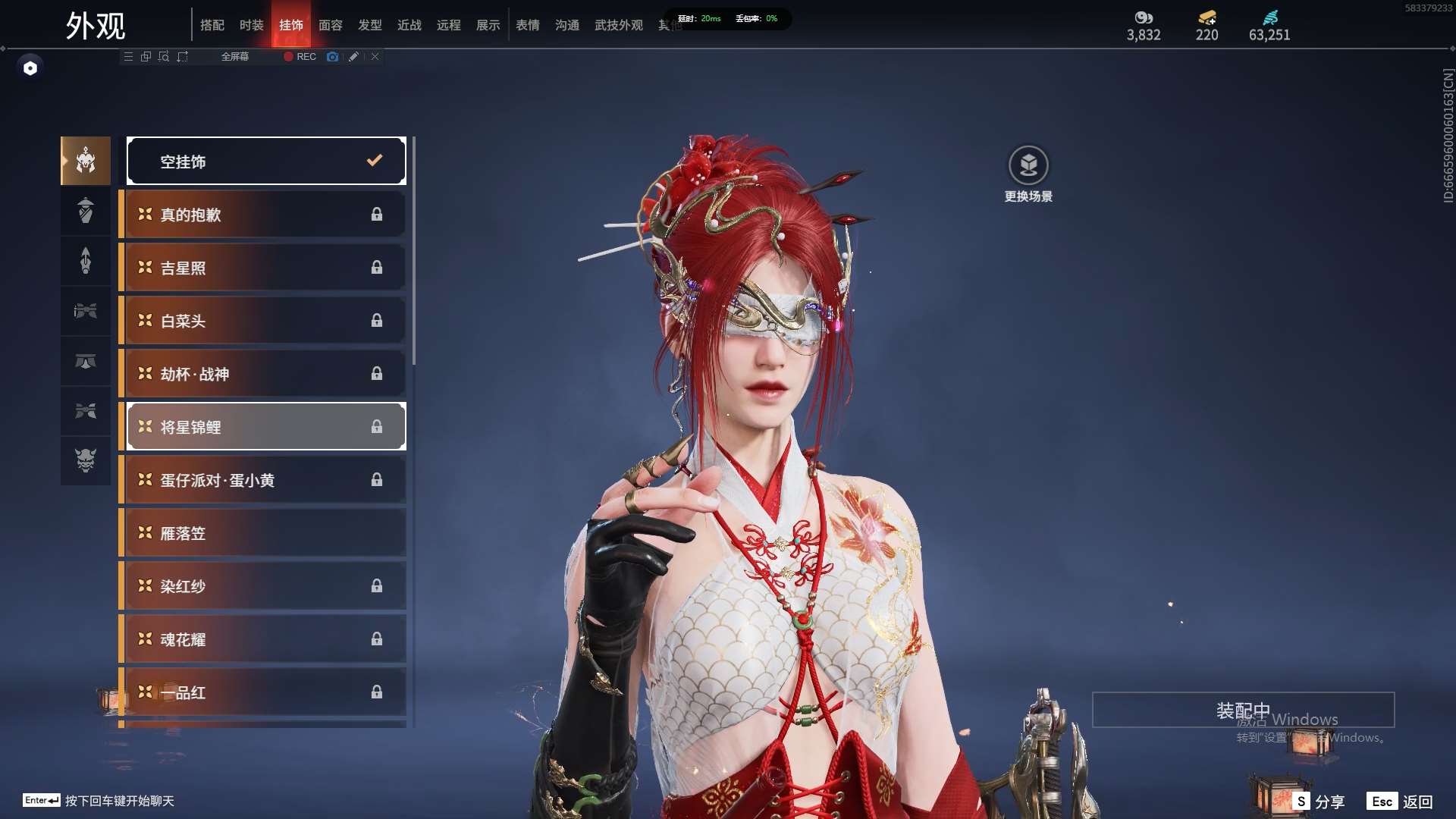
Task: Switch to the 发型 tab
Action: [370, 25]
